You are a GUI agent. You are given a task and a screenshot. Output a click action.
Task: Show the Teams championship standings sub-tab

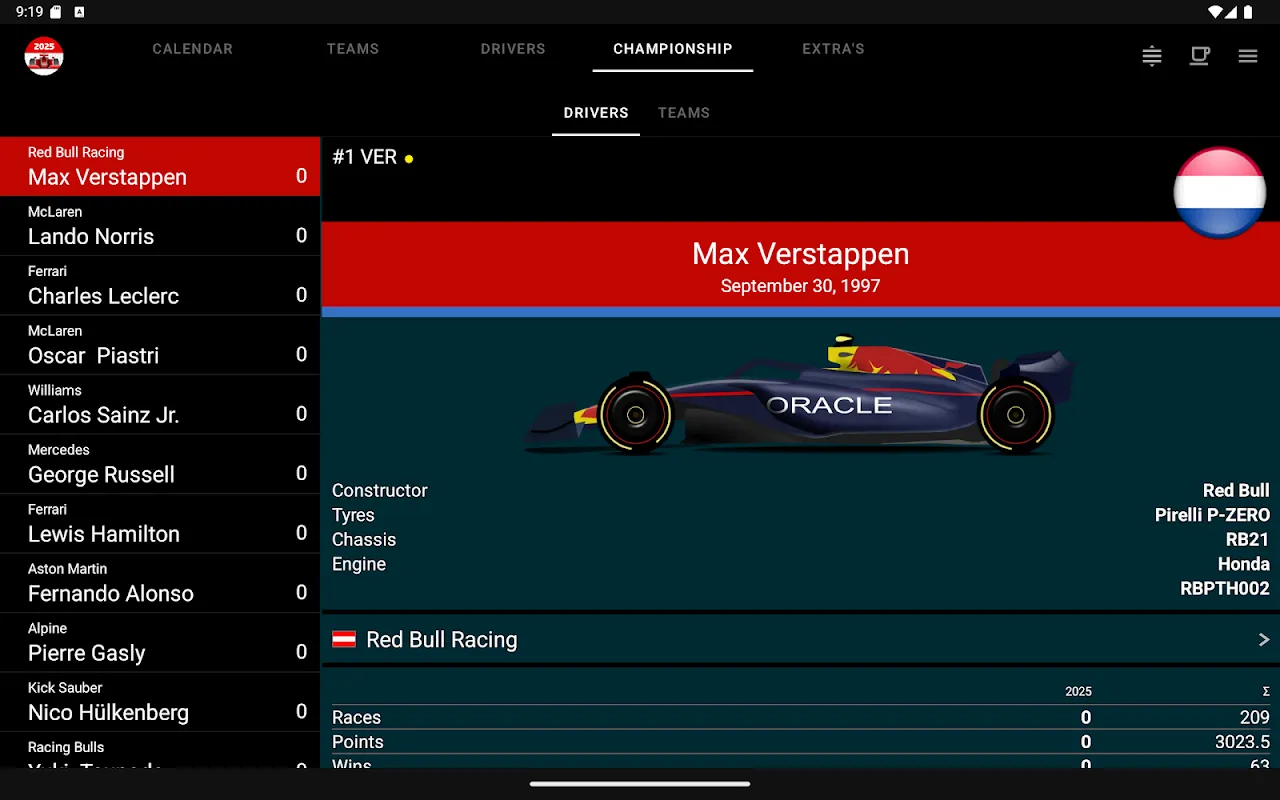coord(684,113)
